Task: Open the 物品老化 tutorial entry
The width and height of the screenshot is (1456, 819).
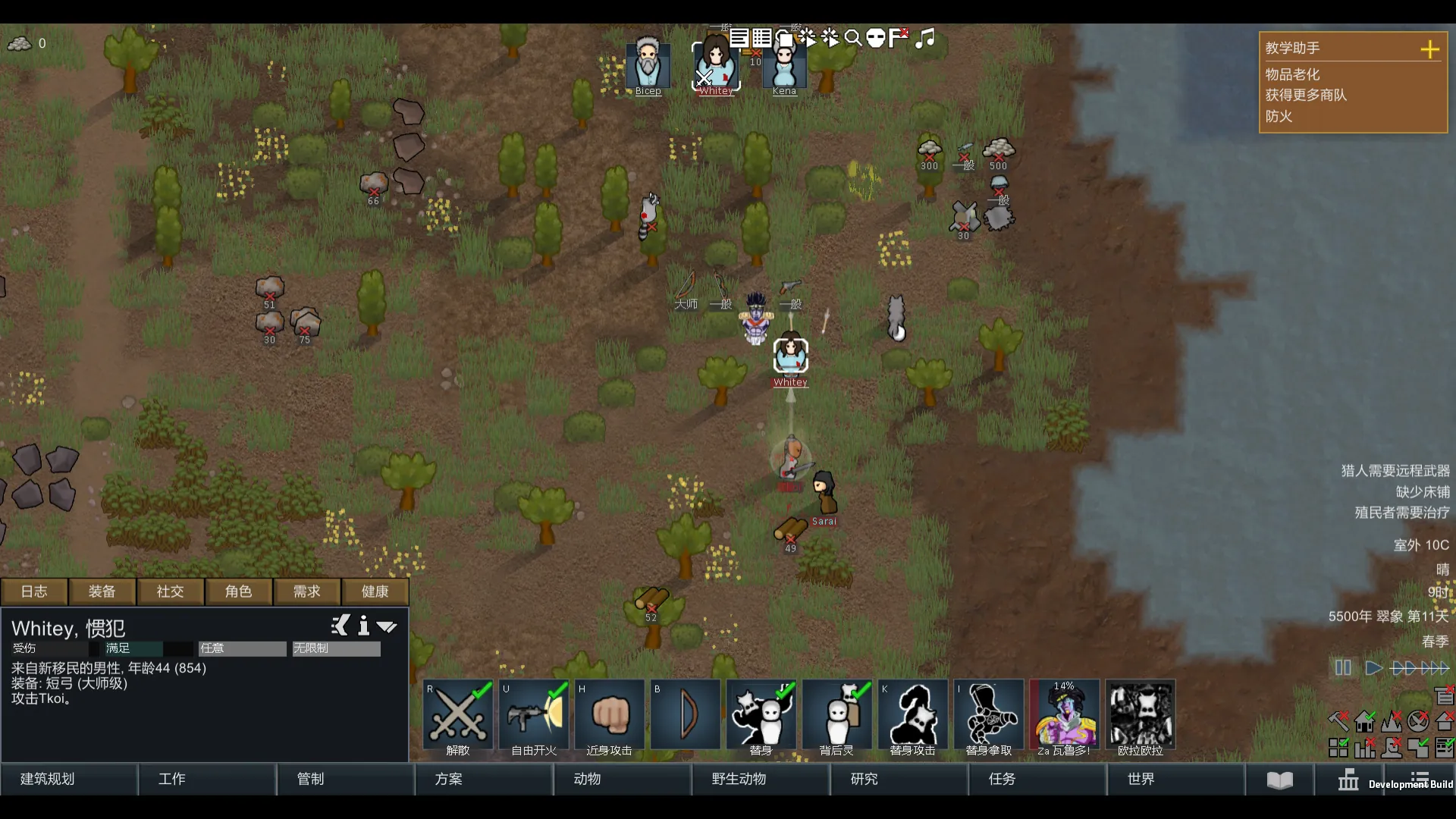Action: (1292, 74)
